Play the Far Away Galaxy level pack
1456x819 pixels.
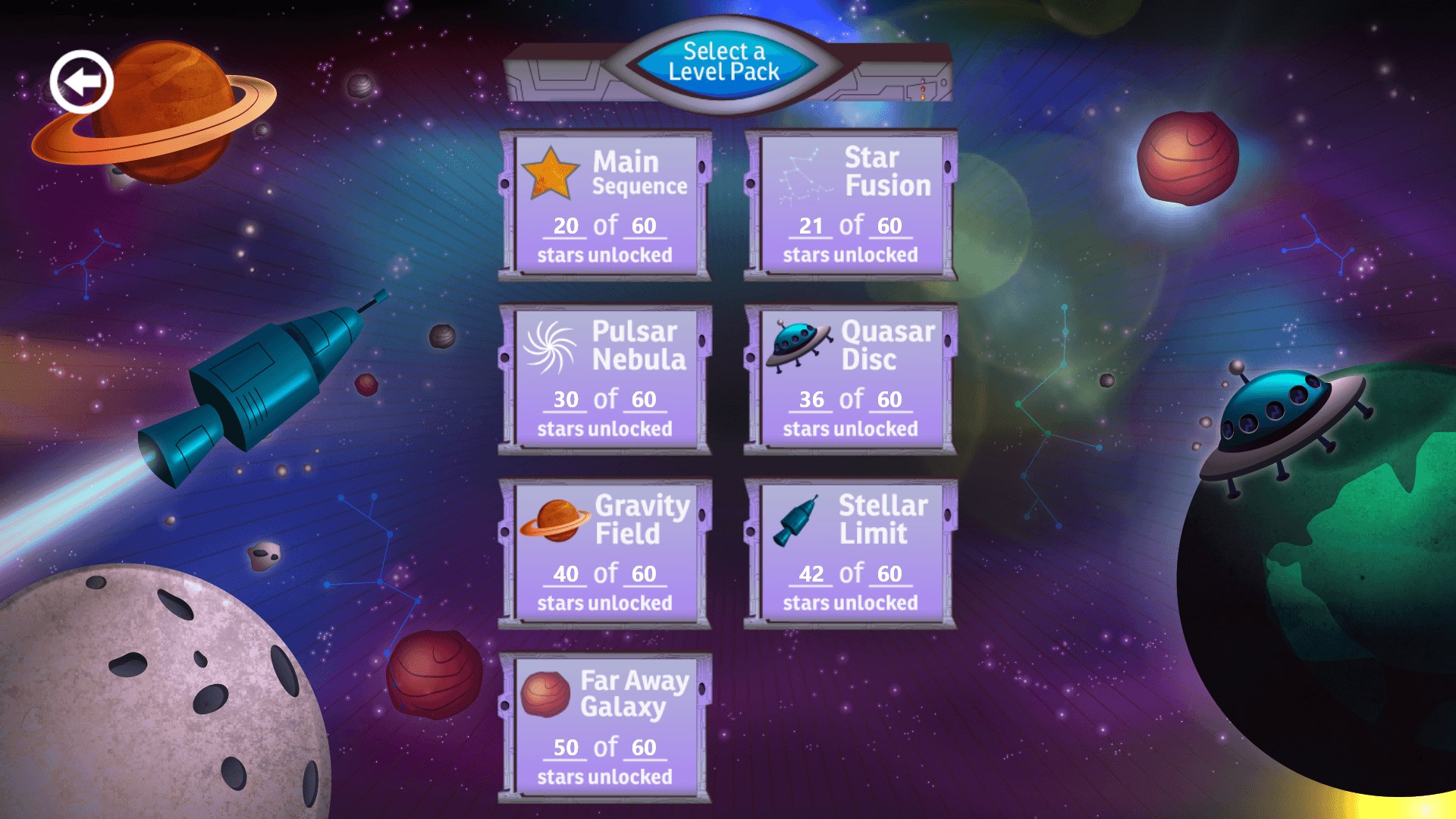click(604, 728)
